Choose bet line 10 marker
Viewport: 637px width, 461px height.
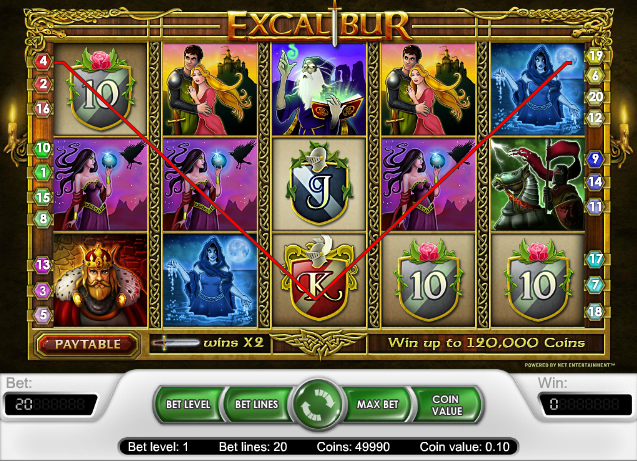click(x=42, y=148)
